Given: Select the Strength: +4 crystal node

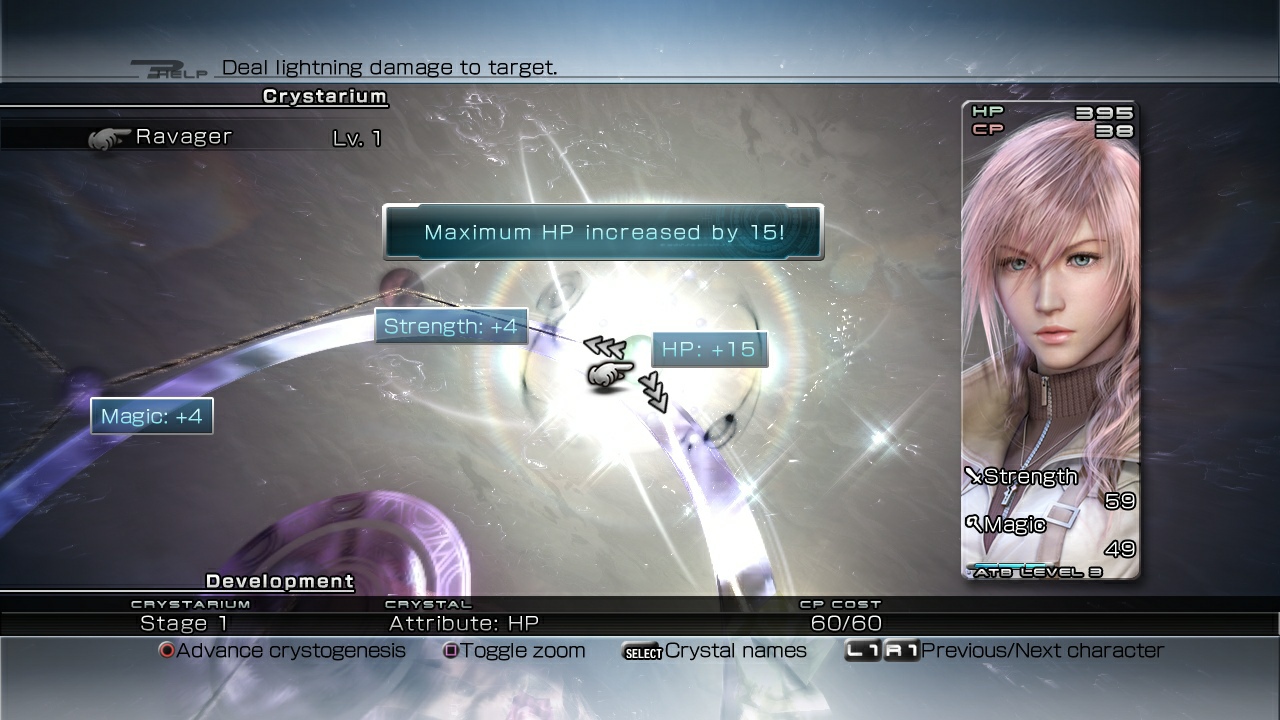Looking at the screenshot, I should pos(451,326).
